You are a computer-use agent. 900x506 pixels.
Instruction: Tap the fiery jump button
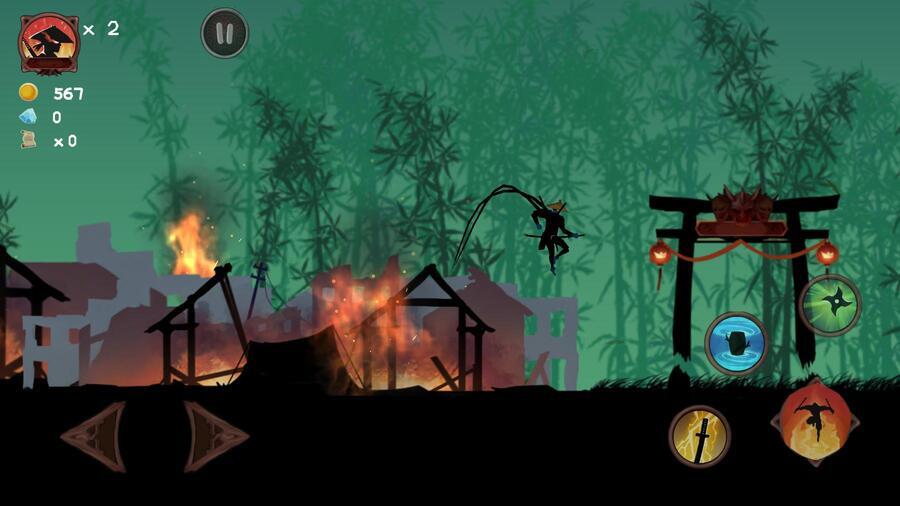(814, 421)
